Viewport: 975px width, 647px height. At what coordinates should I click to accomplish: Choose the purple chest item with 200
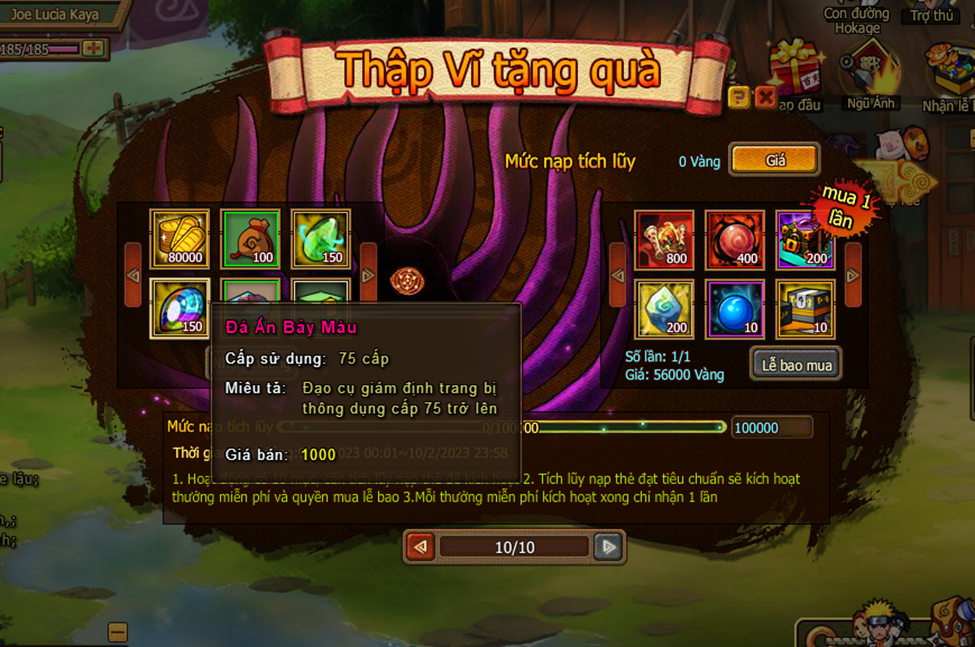pyautogui.click(x=805, y=239)
